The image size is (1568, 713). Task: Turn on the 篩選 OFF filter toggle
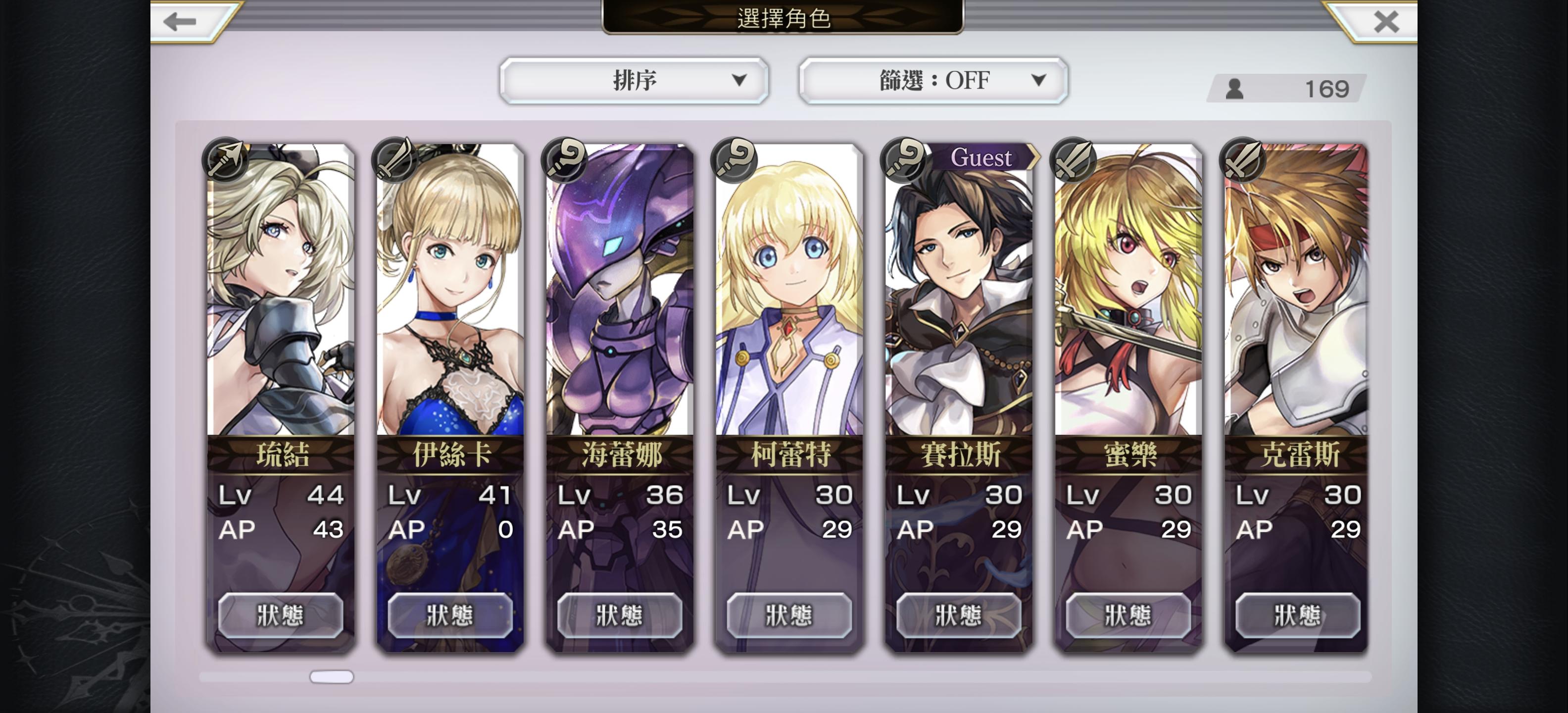[931, 80]
